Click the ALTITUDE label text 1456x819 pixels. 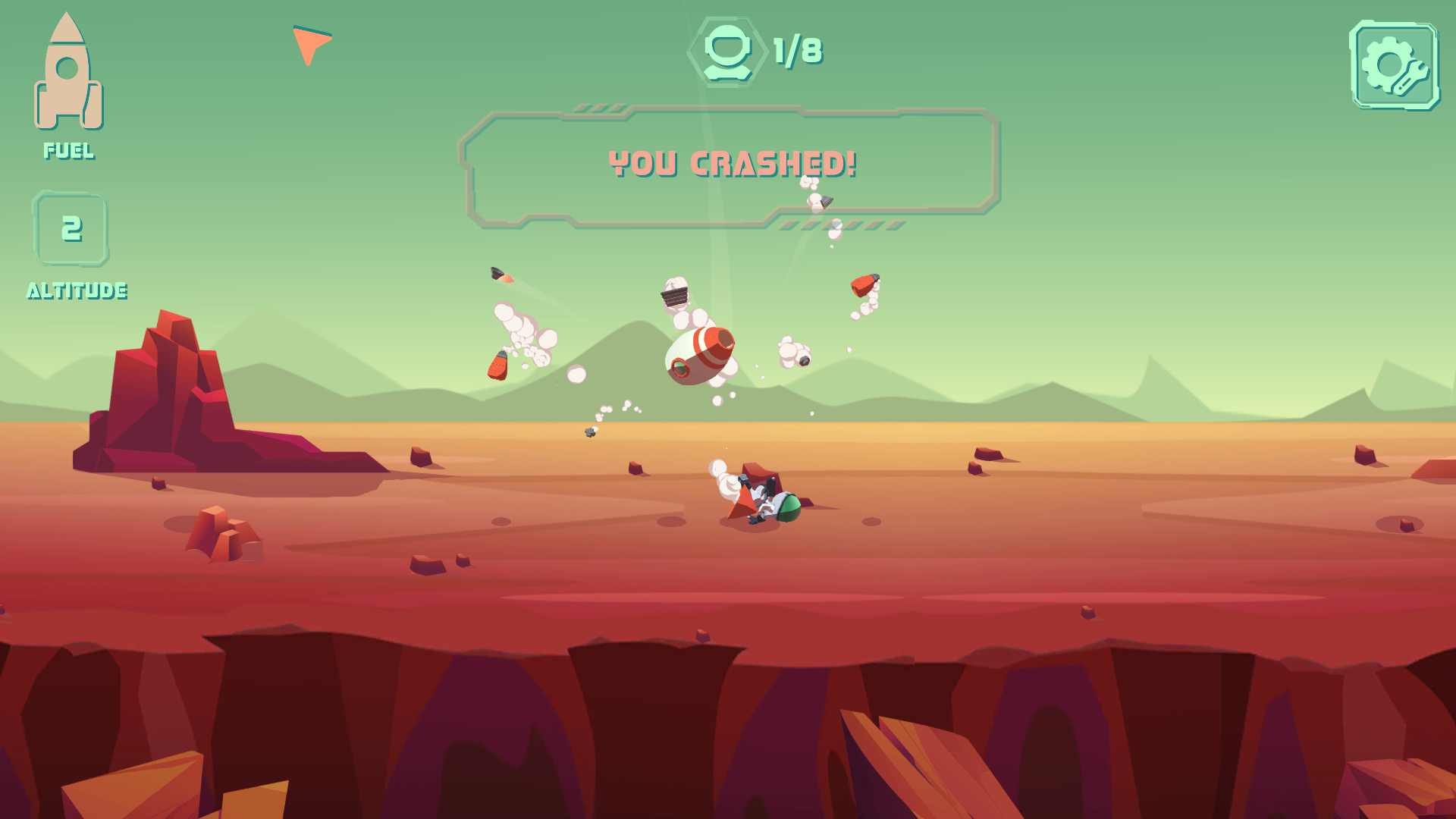pos(77,290)
